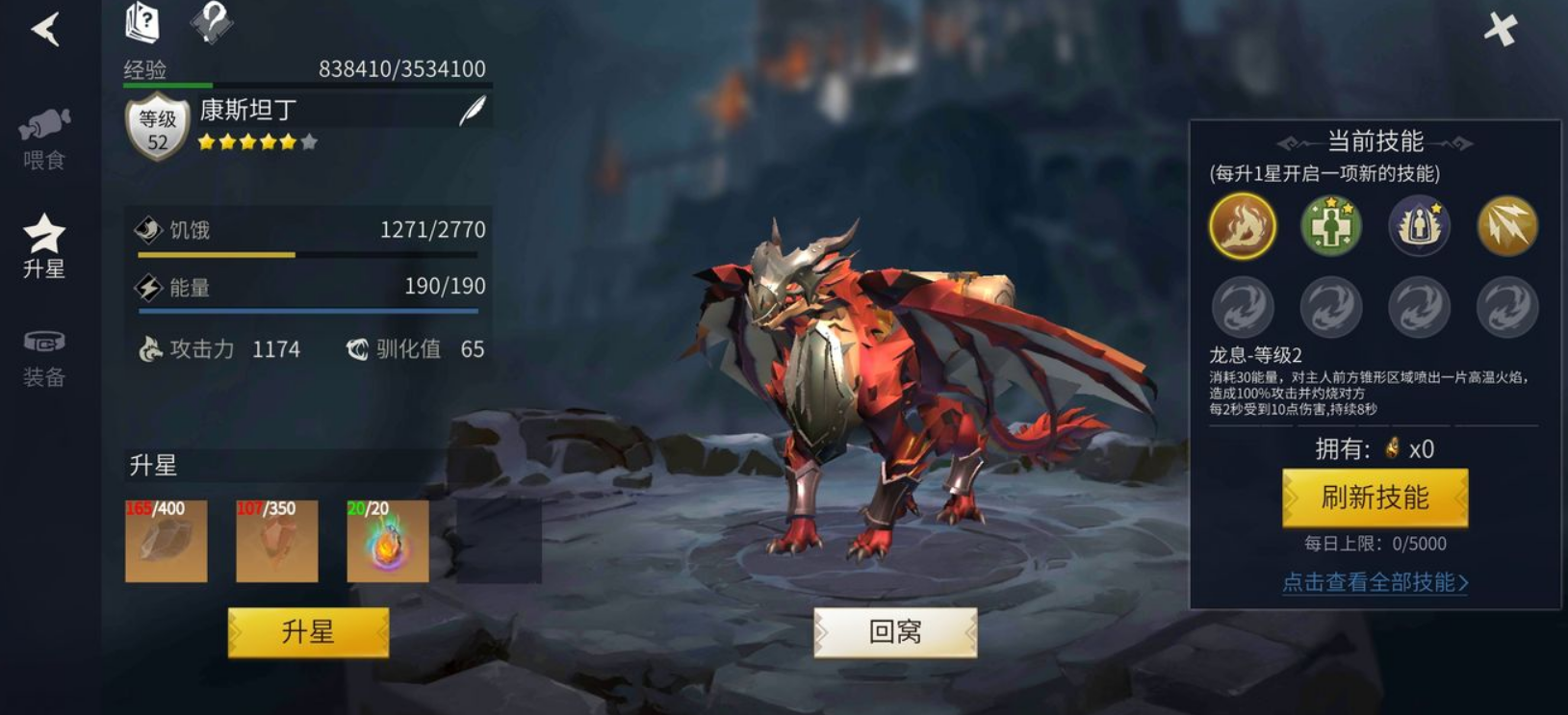The width and height of the screenshot is (1568, 715).
Task: Rename dragon using the feather quill icon
Action: tap(472, 112)
